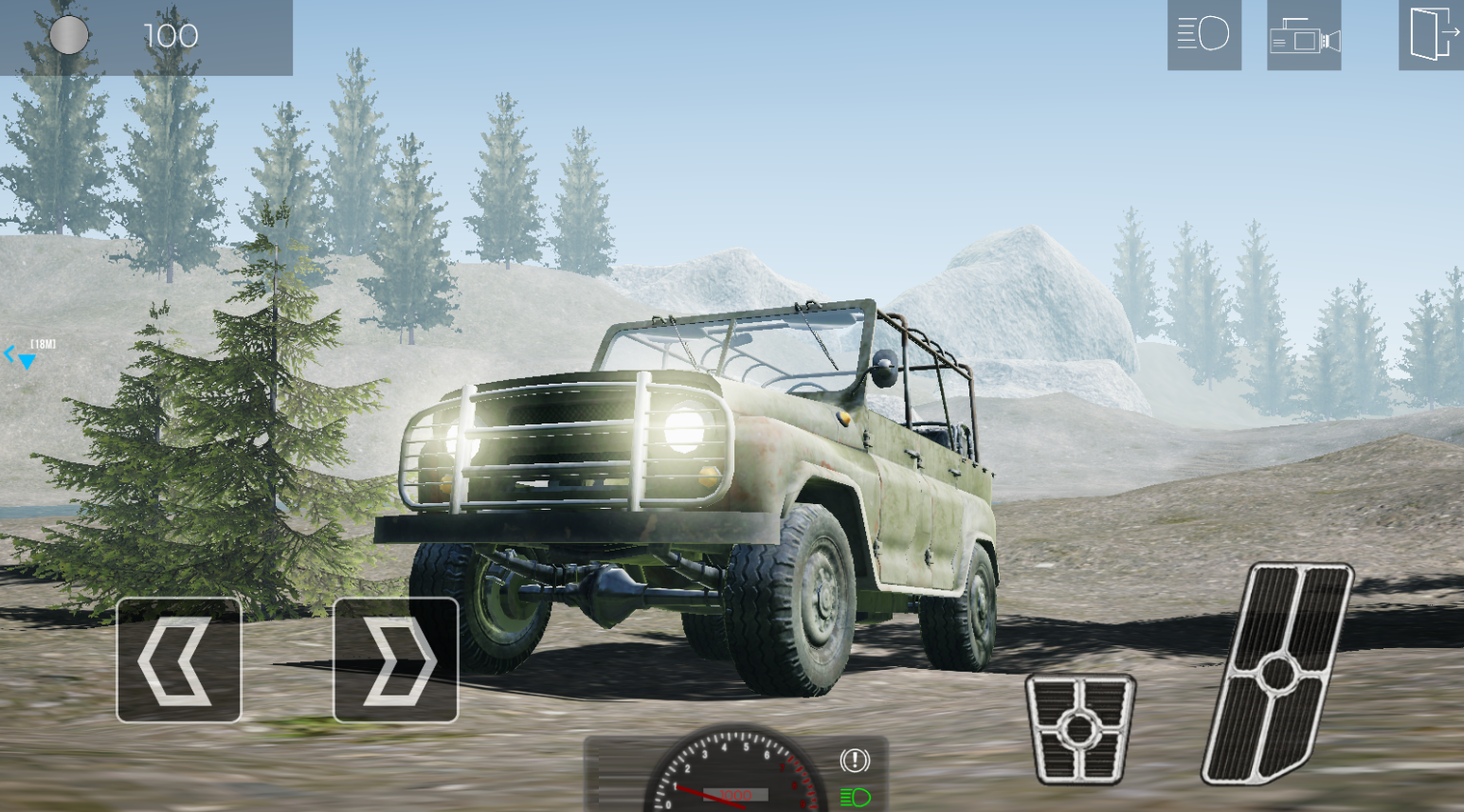Viewport: 1464px width, 812px height.
Task: Click the blue waypoint marker labeled 18M
Action: pos(28,353)
